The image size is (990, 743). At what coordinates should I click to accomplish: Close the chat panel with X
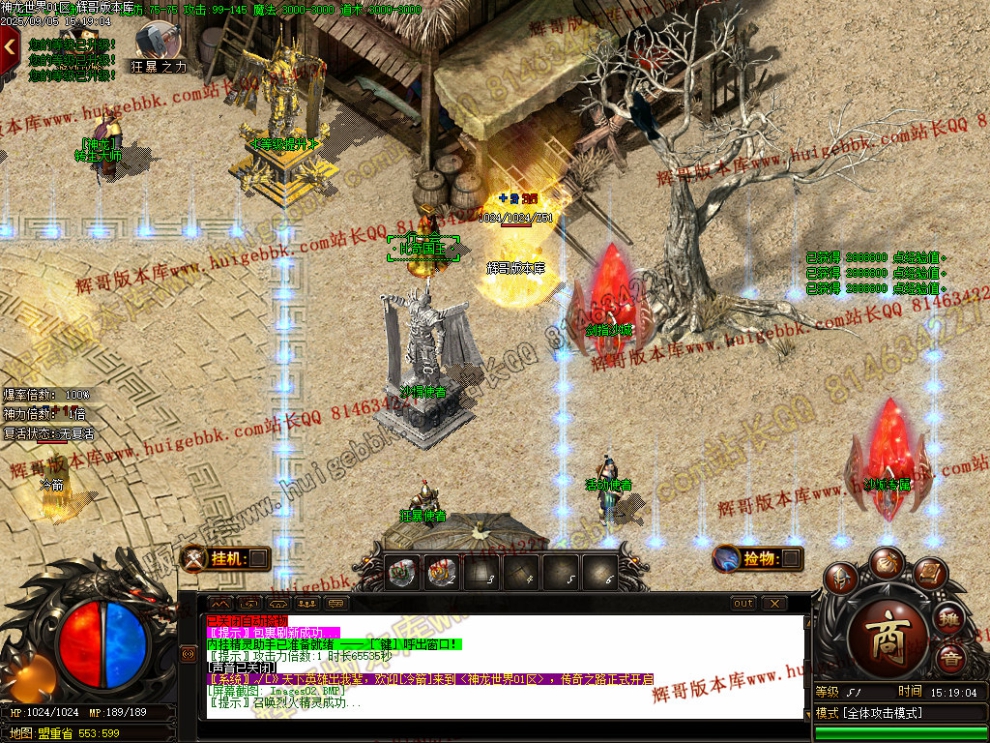pyautogui.click(x=774, y=604)
